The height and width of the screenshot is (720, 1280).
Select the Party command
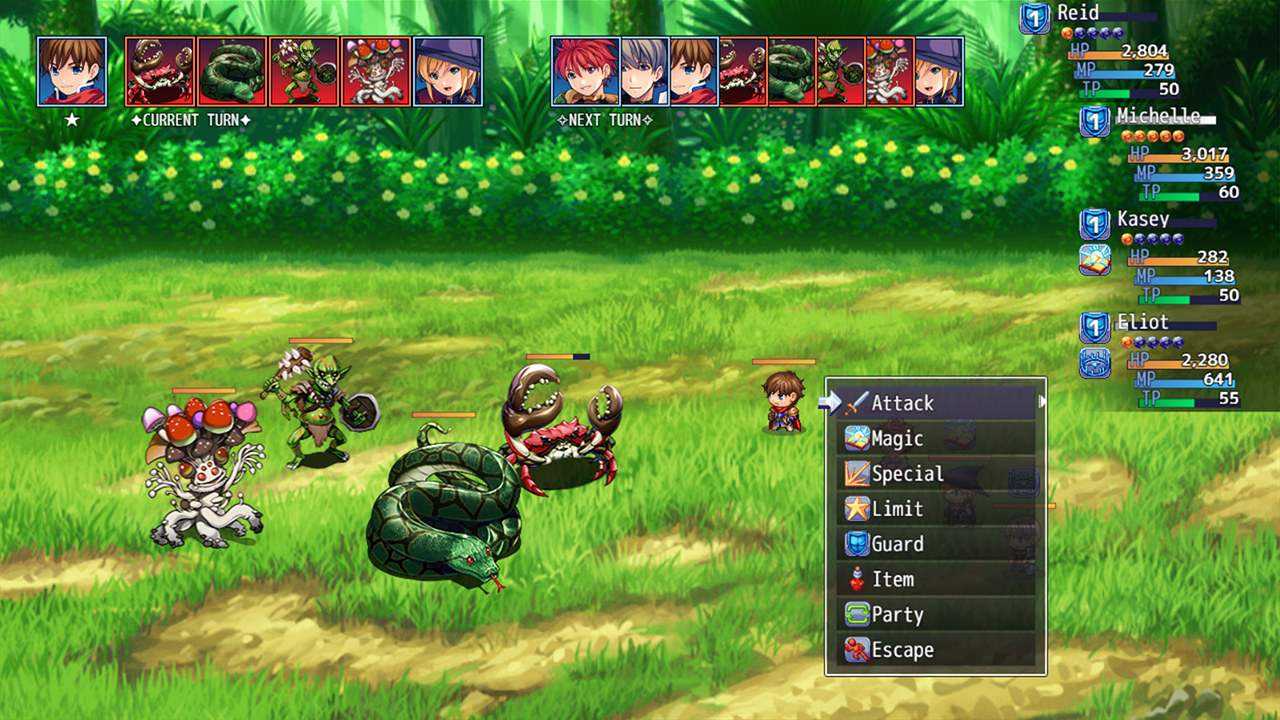coord(935,615)
